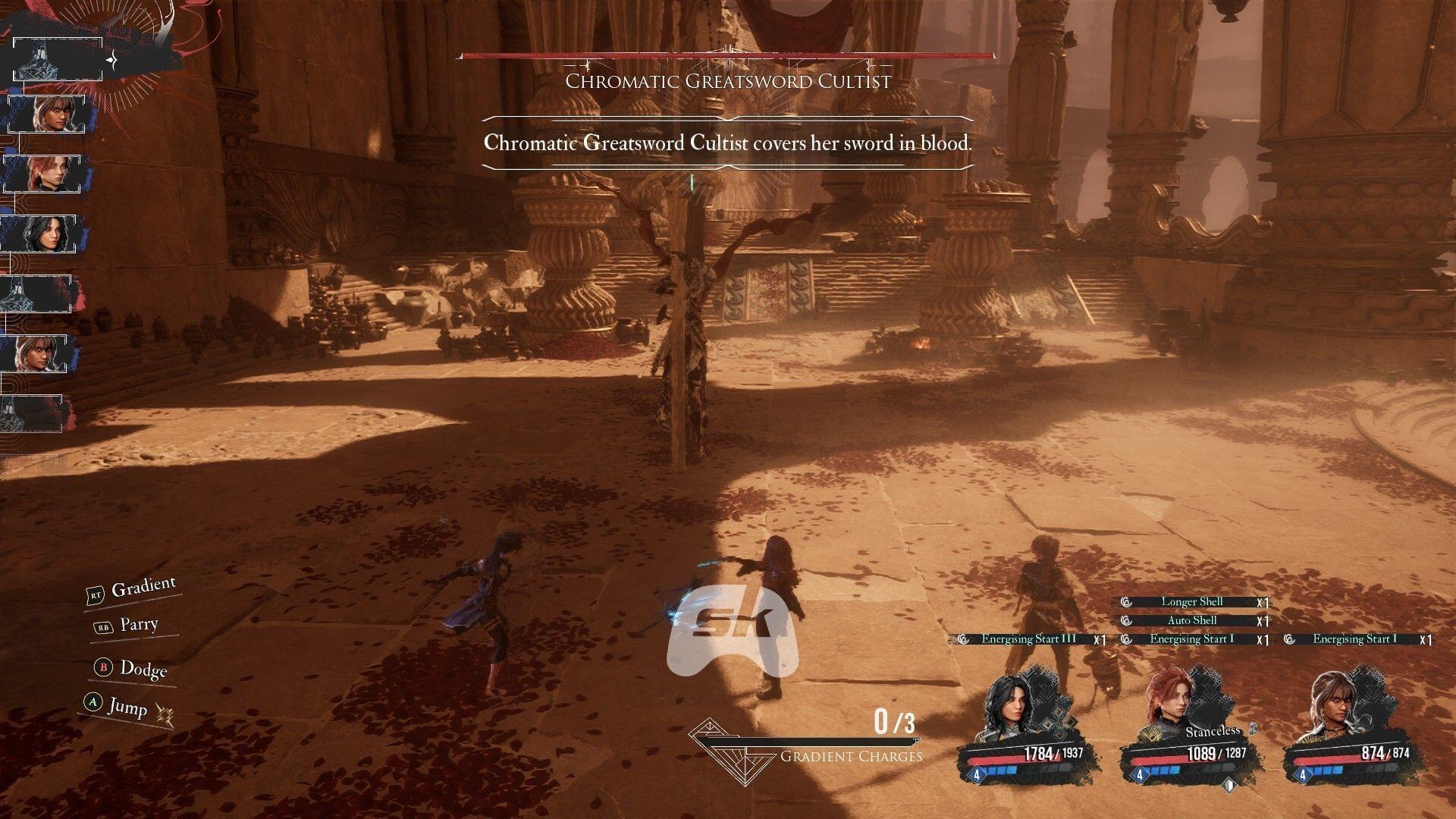Toggle the Energising Start III buff

[x=1028, y=639]
